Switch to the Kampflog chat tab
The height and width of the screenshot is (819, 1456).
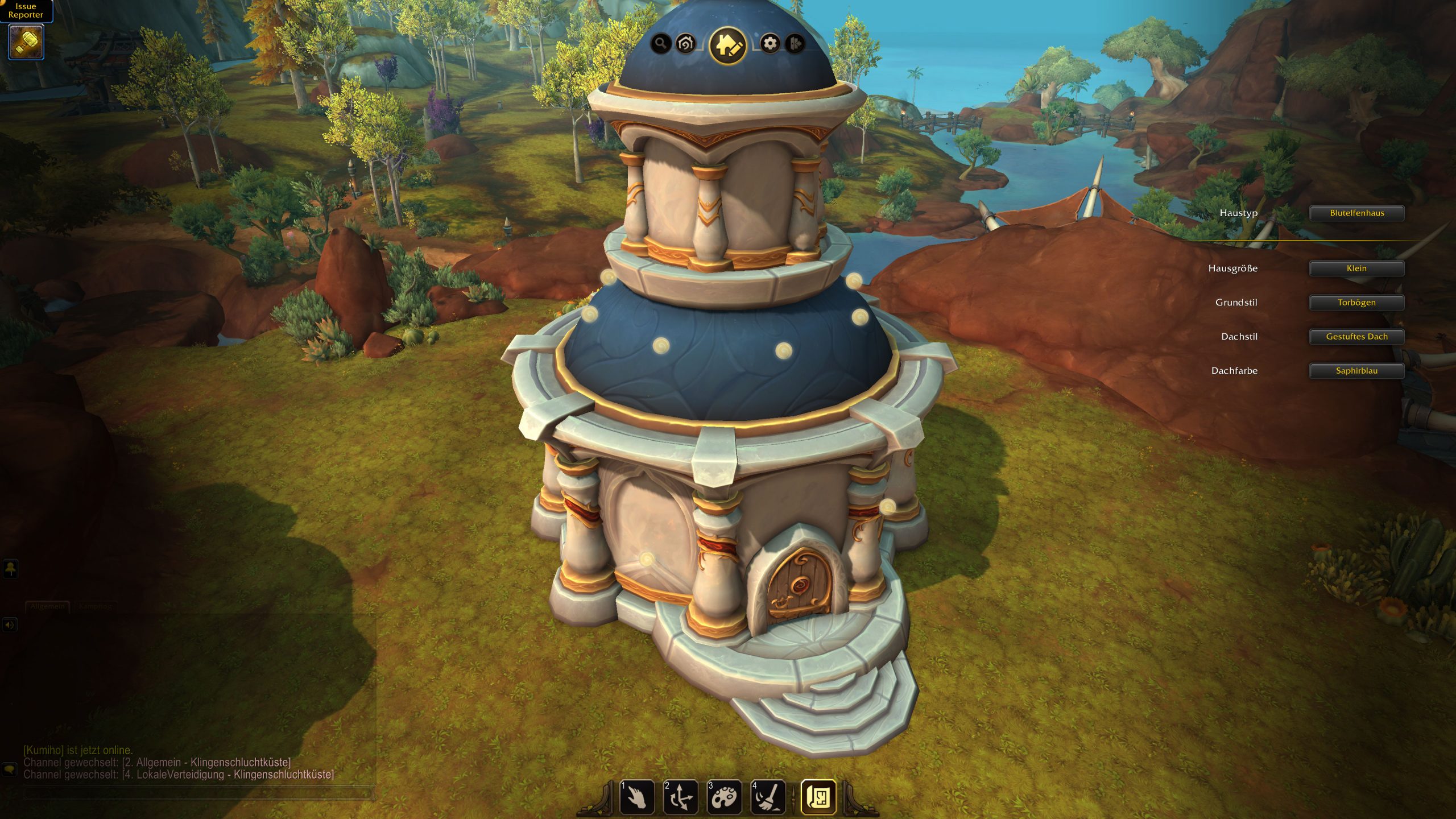(95, 606)
